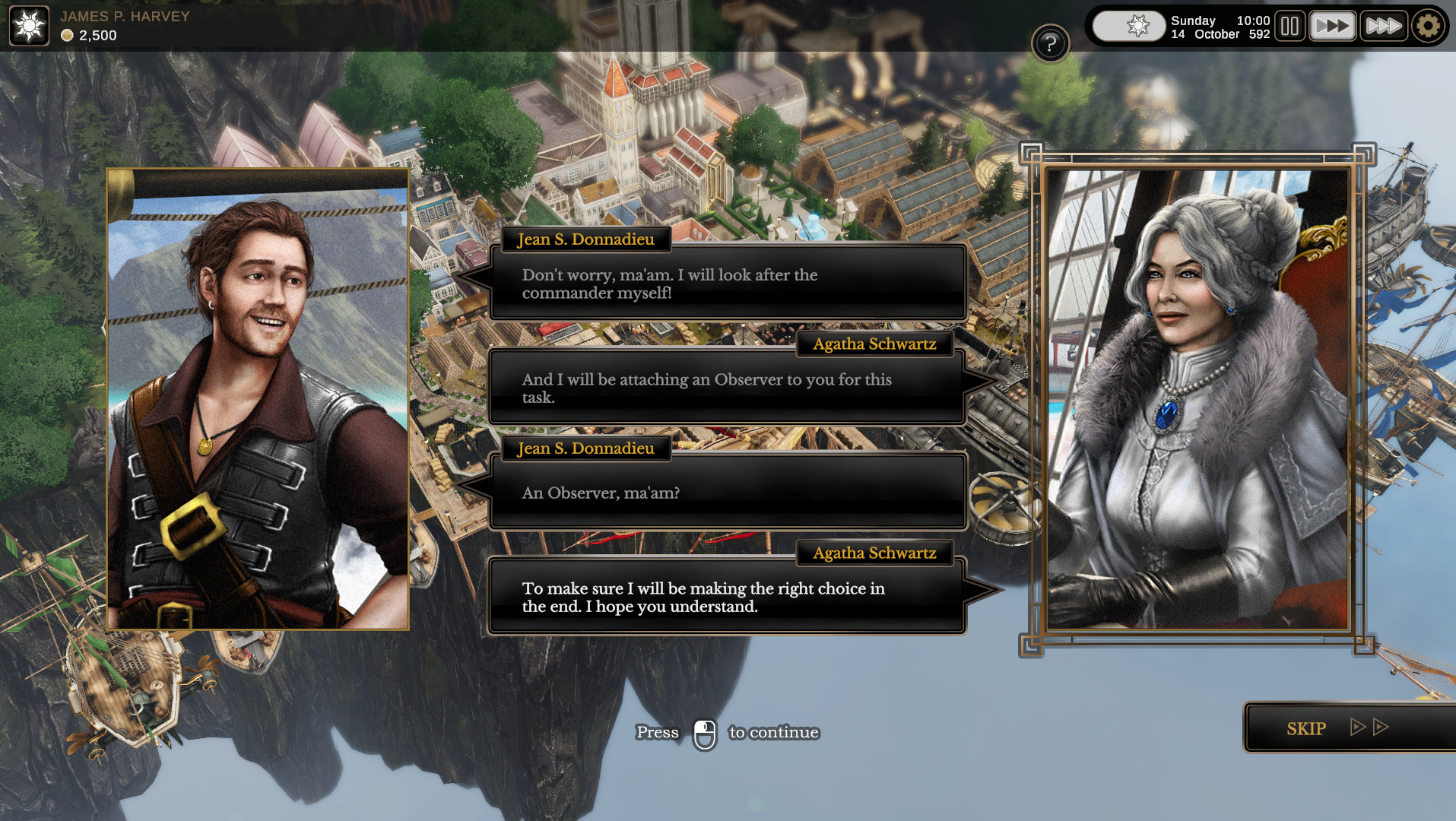This screenshot has width=1456, height=821.
Task: Select double-arrow fast forward speed
Action: coord(1333,25)
